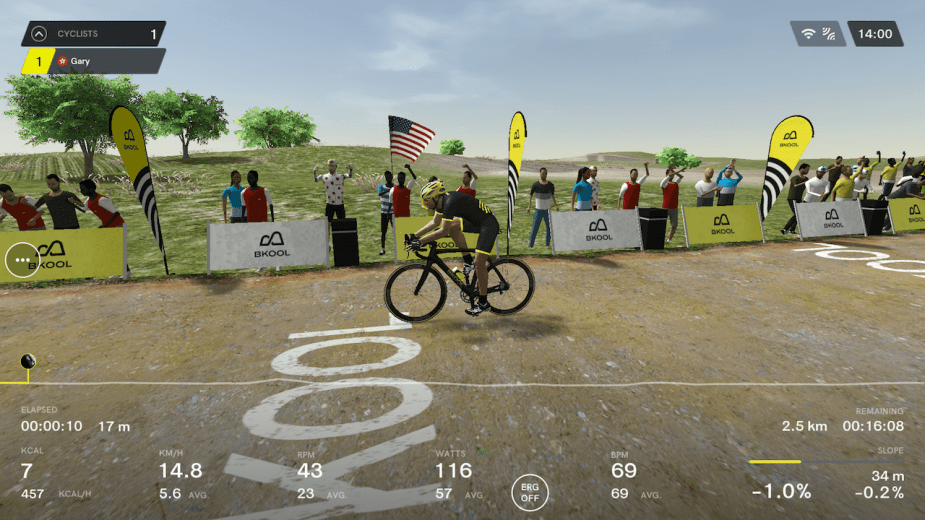The image size is (925, 520).
Task: Collapse the Cyclists list panel
Action: coord(39,34)
